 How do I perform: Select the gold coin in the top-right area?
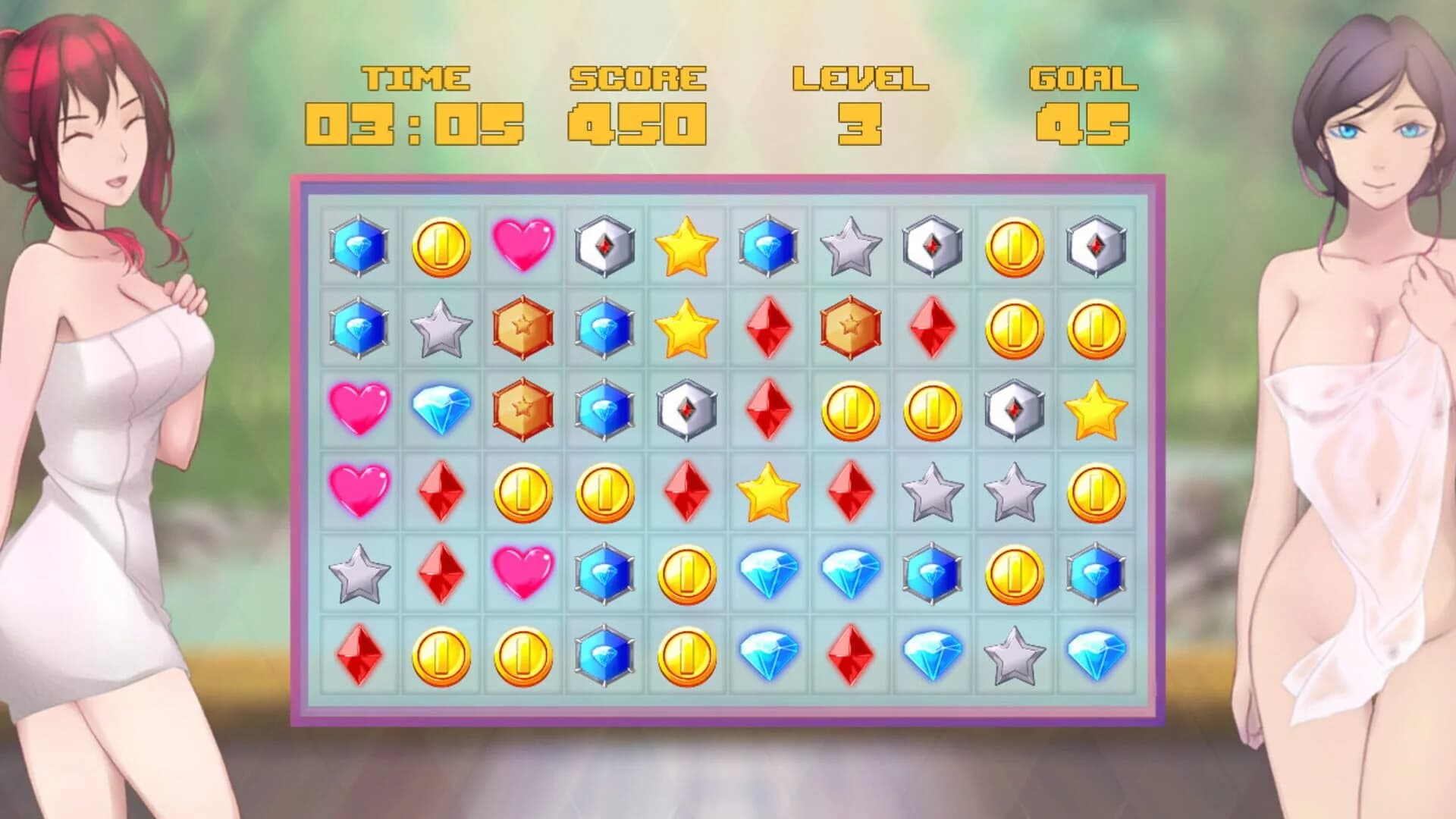[x=1014, y=246]
